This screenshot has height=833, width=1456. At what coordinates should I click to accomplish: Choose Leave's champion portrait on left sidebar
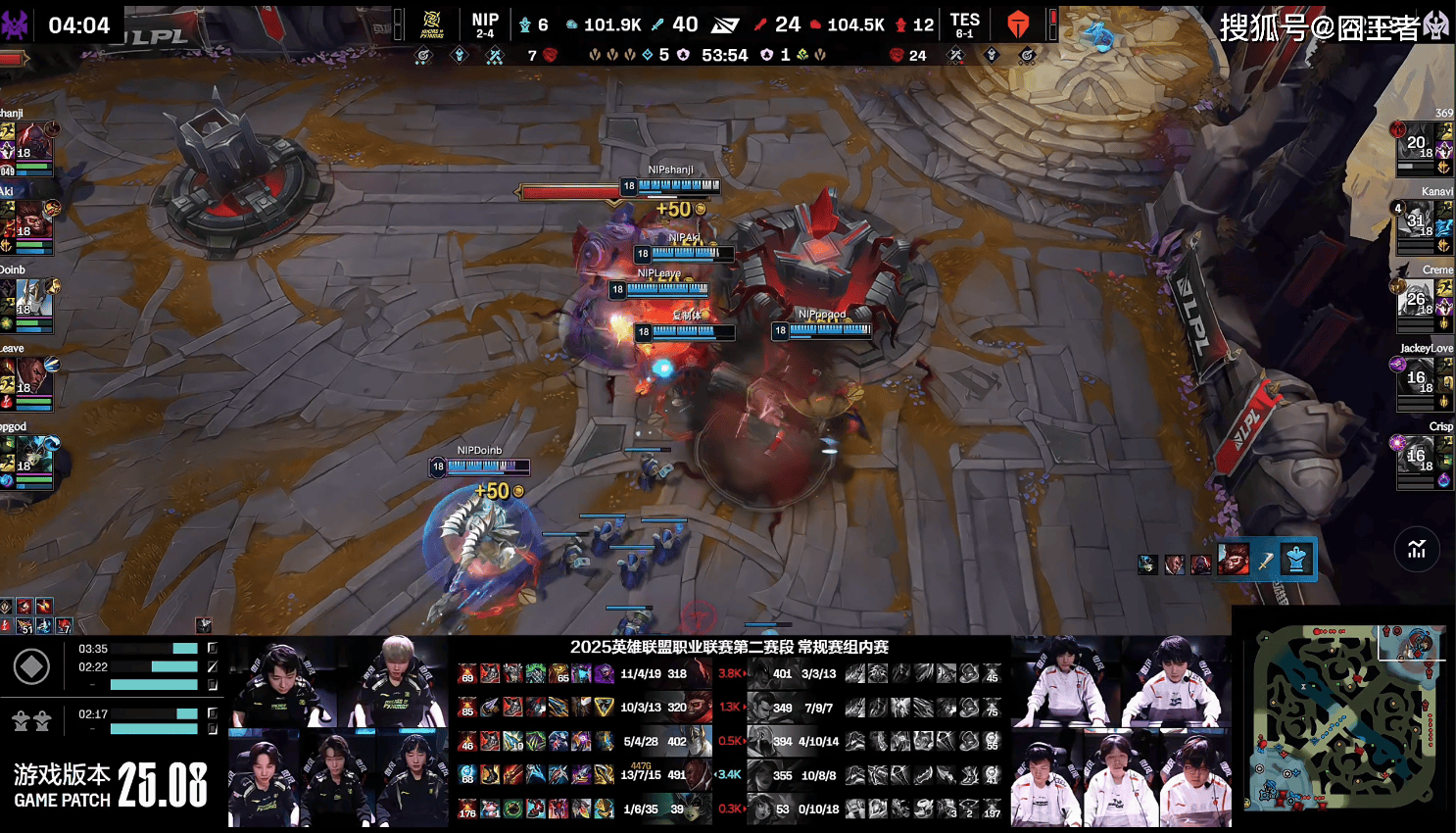coord(32,377)
